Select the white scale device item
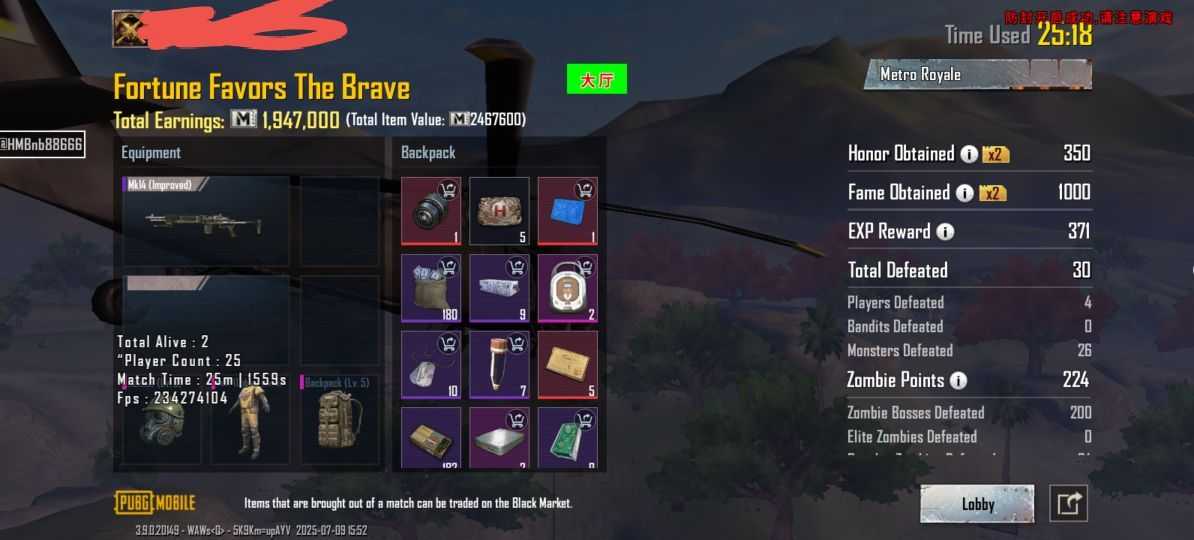The image size is (1194, 540). click(567, 288)
